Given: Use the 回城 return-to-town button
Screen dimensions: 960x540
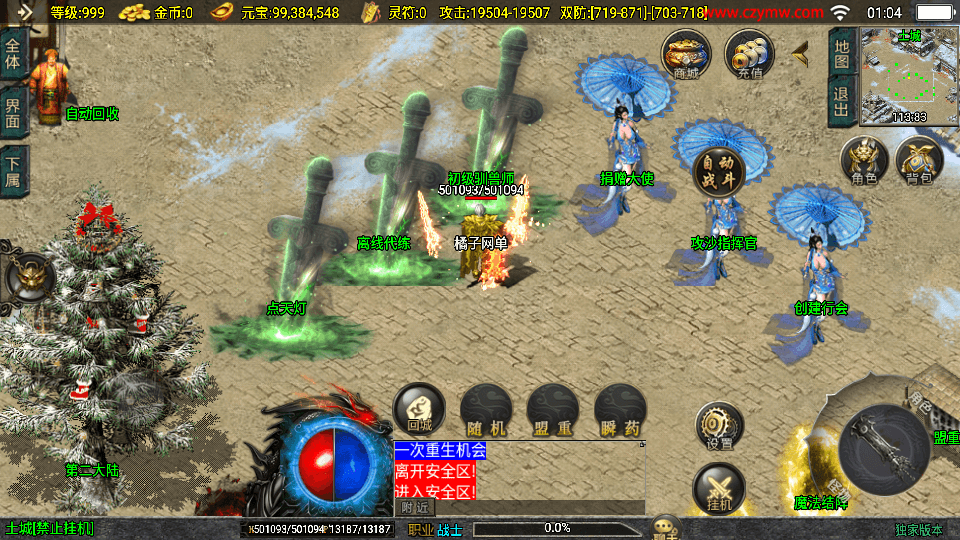Looking at the screenshot, I should click(418, 410).
